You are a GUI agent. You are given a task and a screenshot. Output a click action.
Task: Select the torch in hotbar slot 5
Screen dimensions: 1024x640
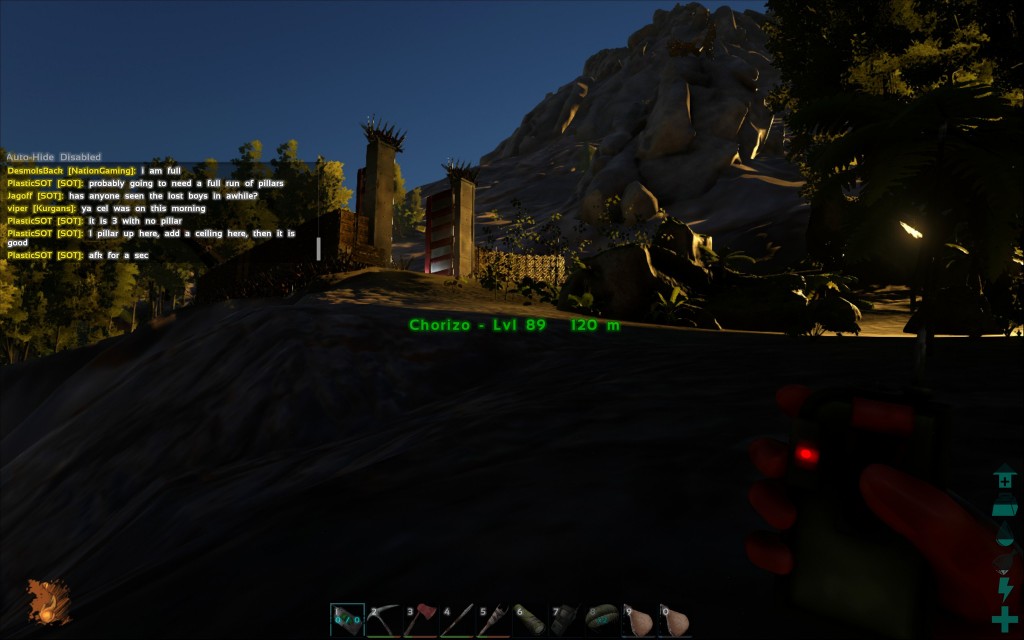[x=493, y=621]
